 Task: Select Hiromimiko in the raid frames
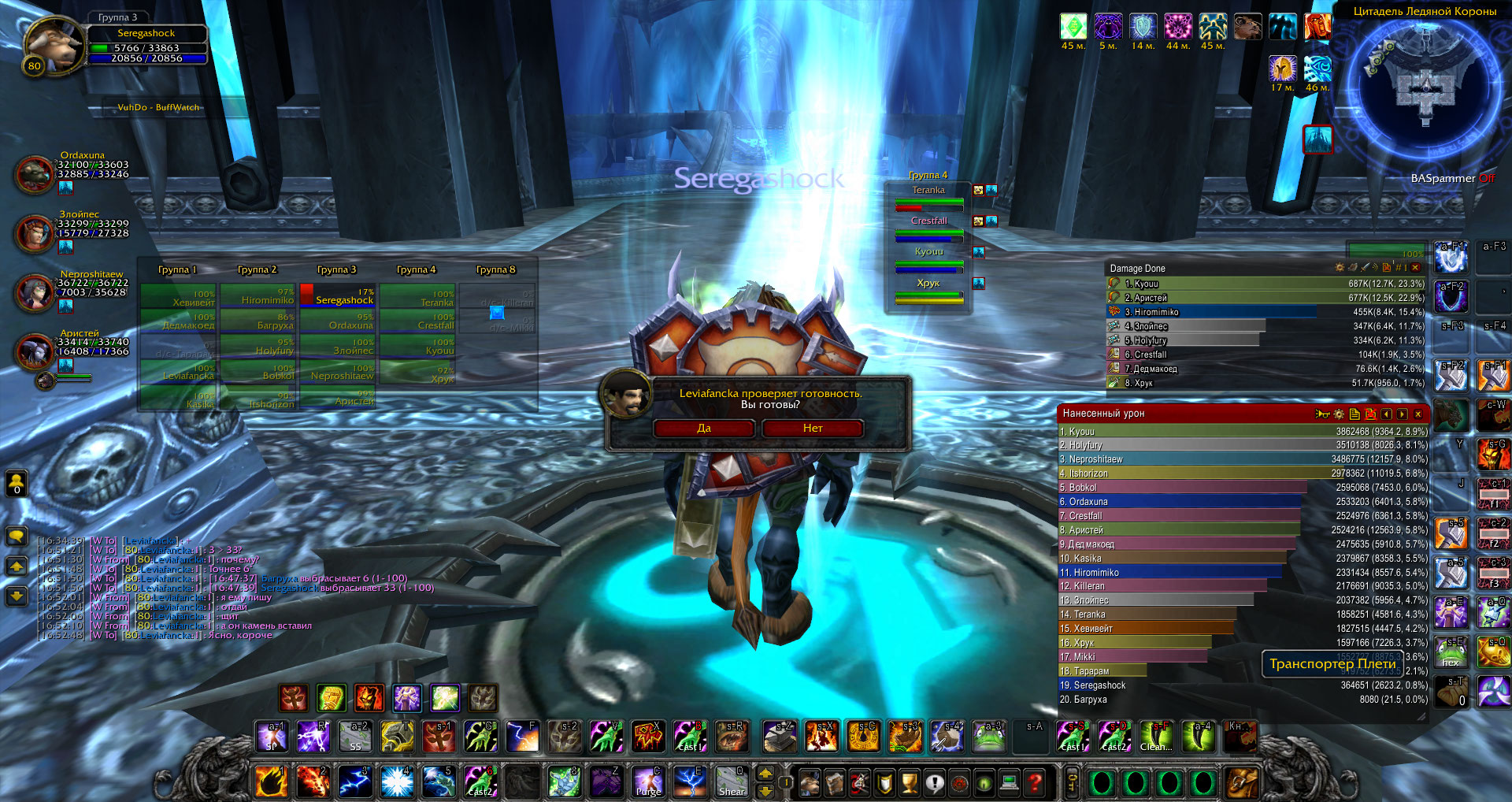coord(258,296)
